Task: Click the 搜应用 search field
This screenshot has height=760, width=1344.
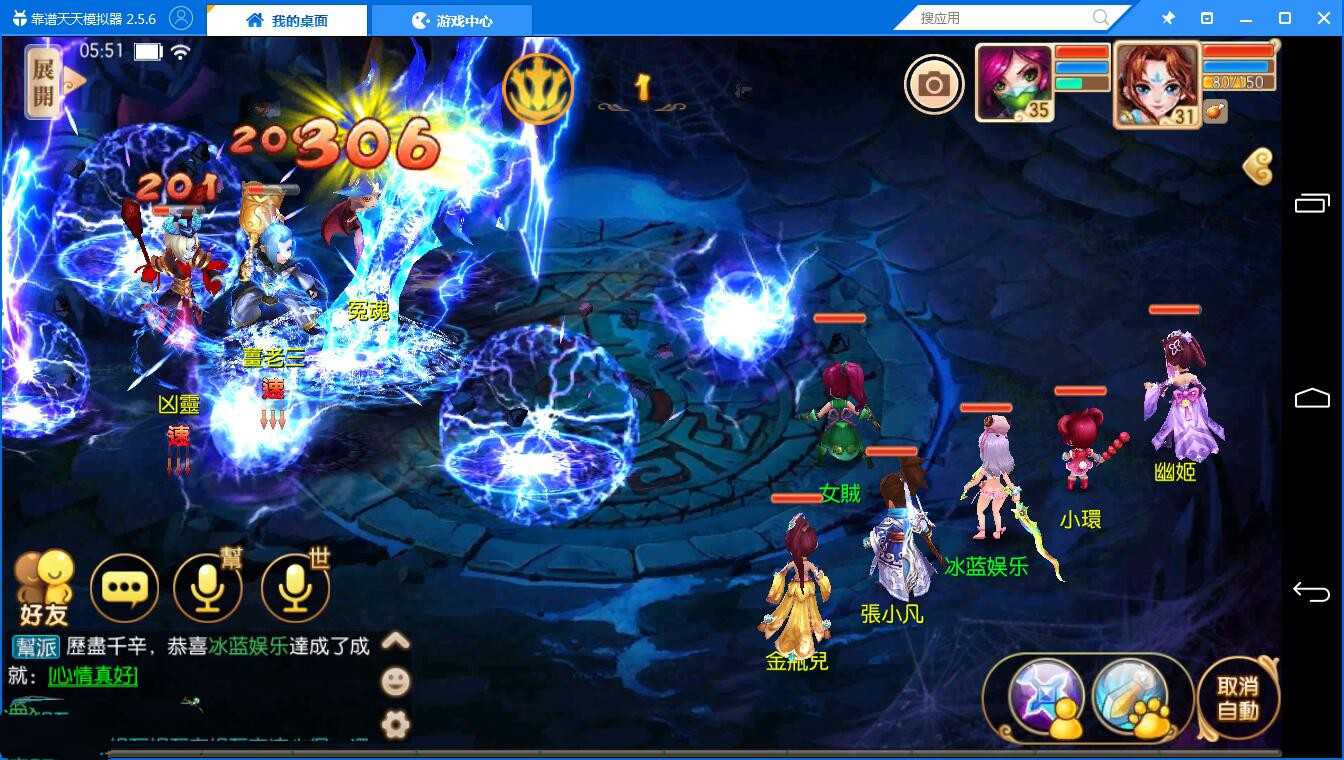Action: (x=1000, y=17)
